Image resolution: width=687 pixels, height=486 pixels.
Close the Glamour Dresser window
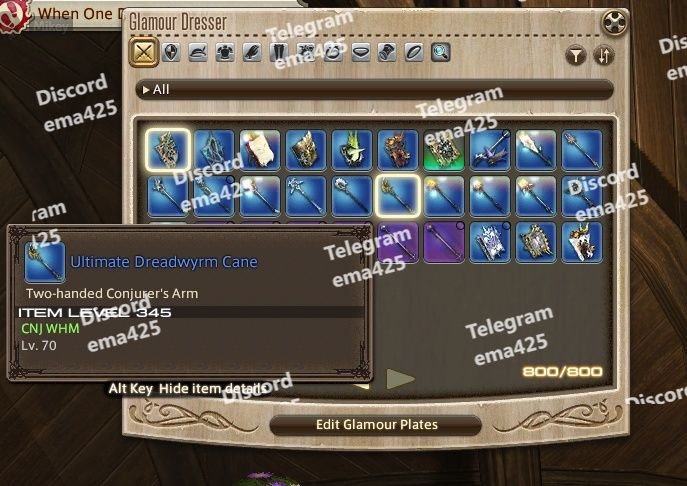(x=614, y=23)
